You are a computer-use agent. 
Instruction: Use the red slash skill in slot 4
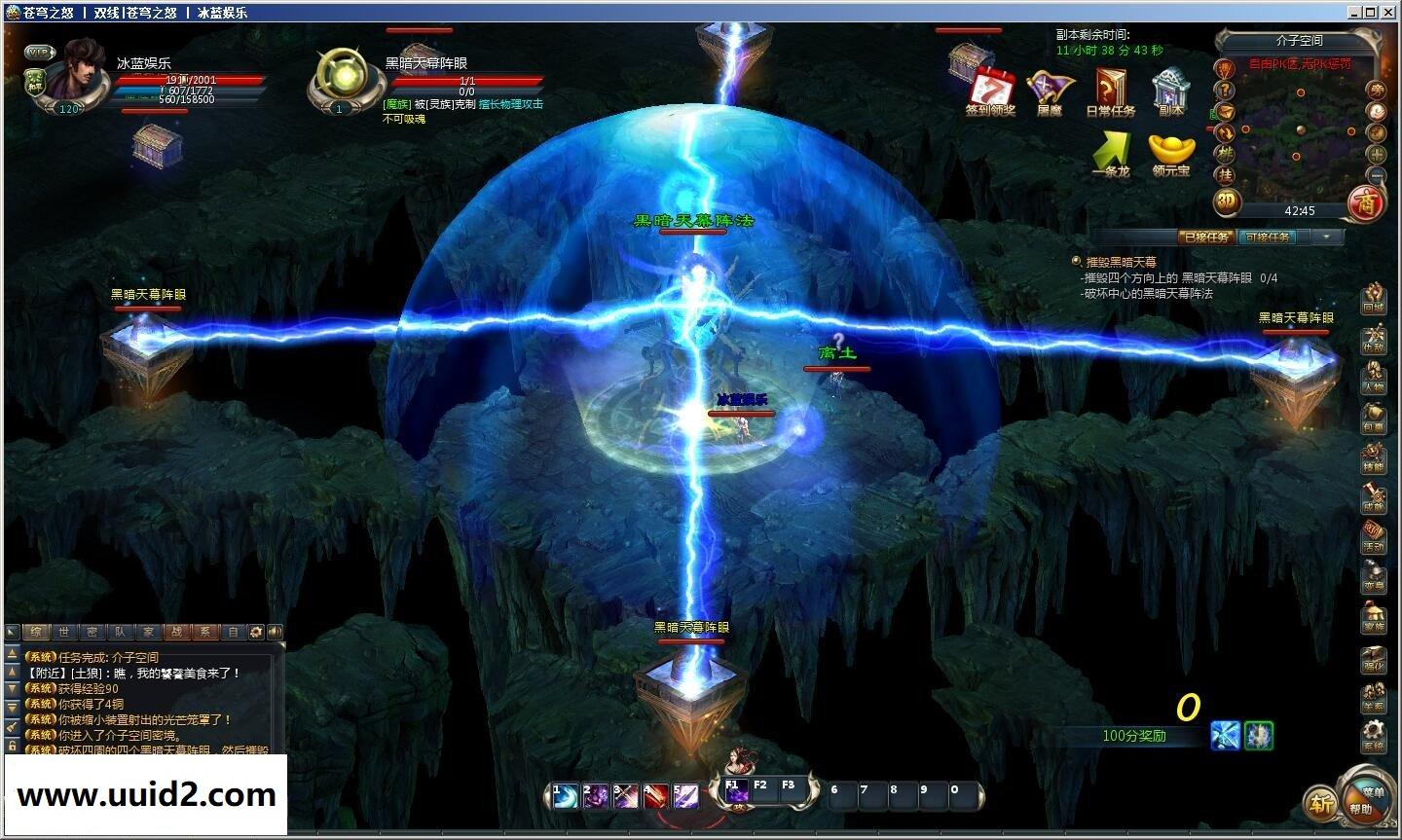click(x=654, y=796)
